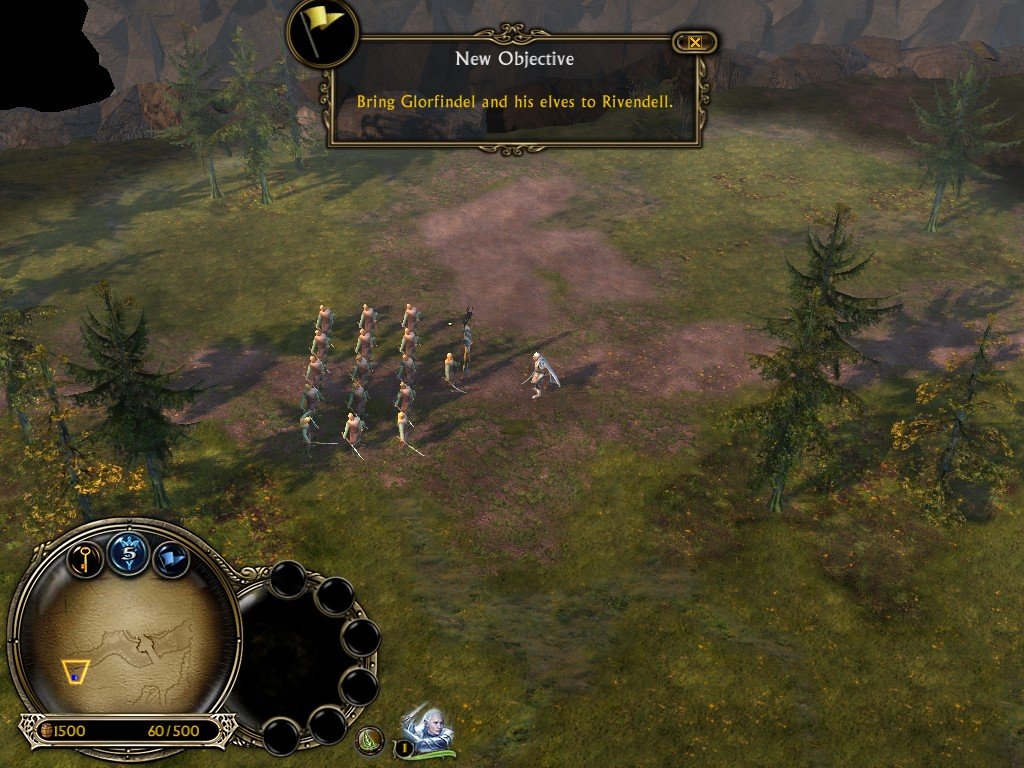Image resolution: width=1024 pixels, height=768 pixels.
Task: Select Glorfindel's hero portrait
Action: point(429,727)
